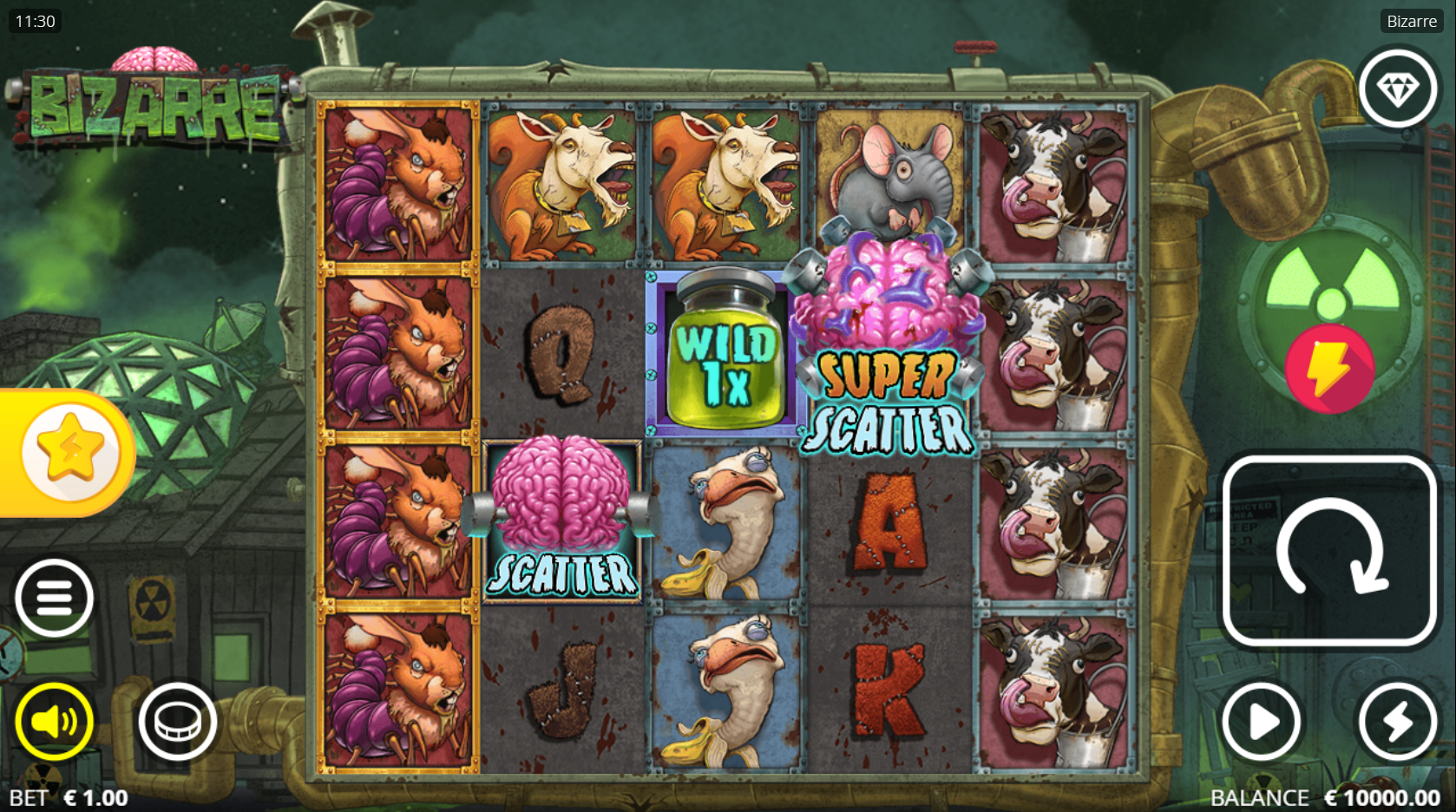The width and height of the screenshot is (1456, 812).
Task: Click the red lightning bolt boost button
Action: [1328, 369]
